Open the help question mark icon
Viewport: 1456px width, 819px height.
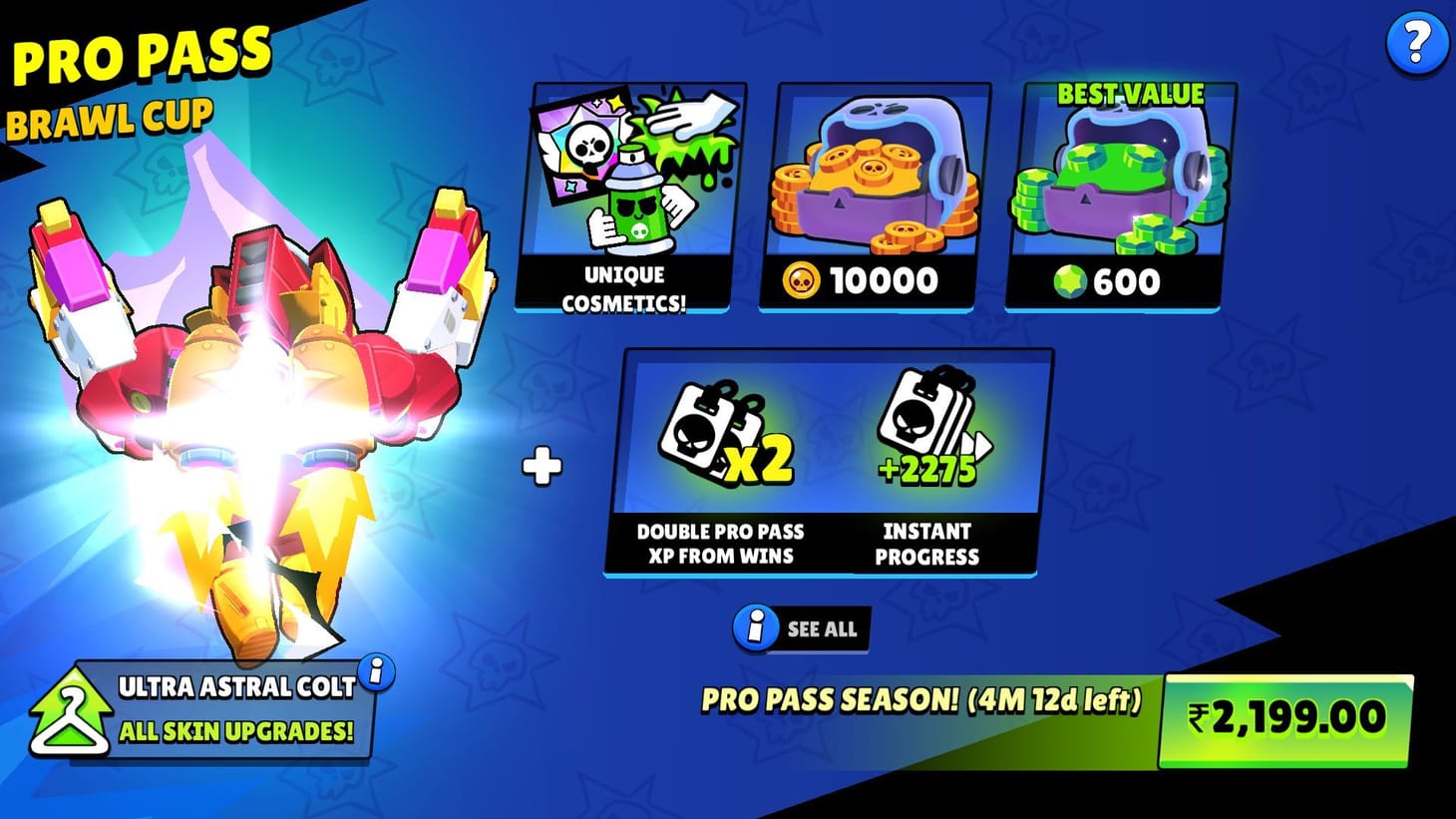coord(1415,44)
